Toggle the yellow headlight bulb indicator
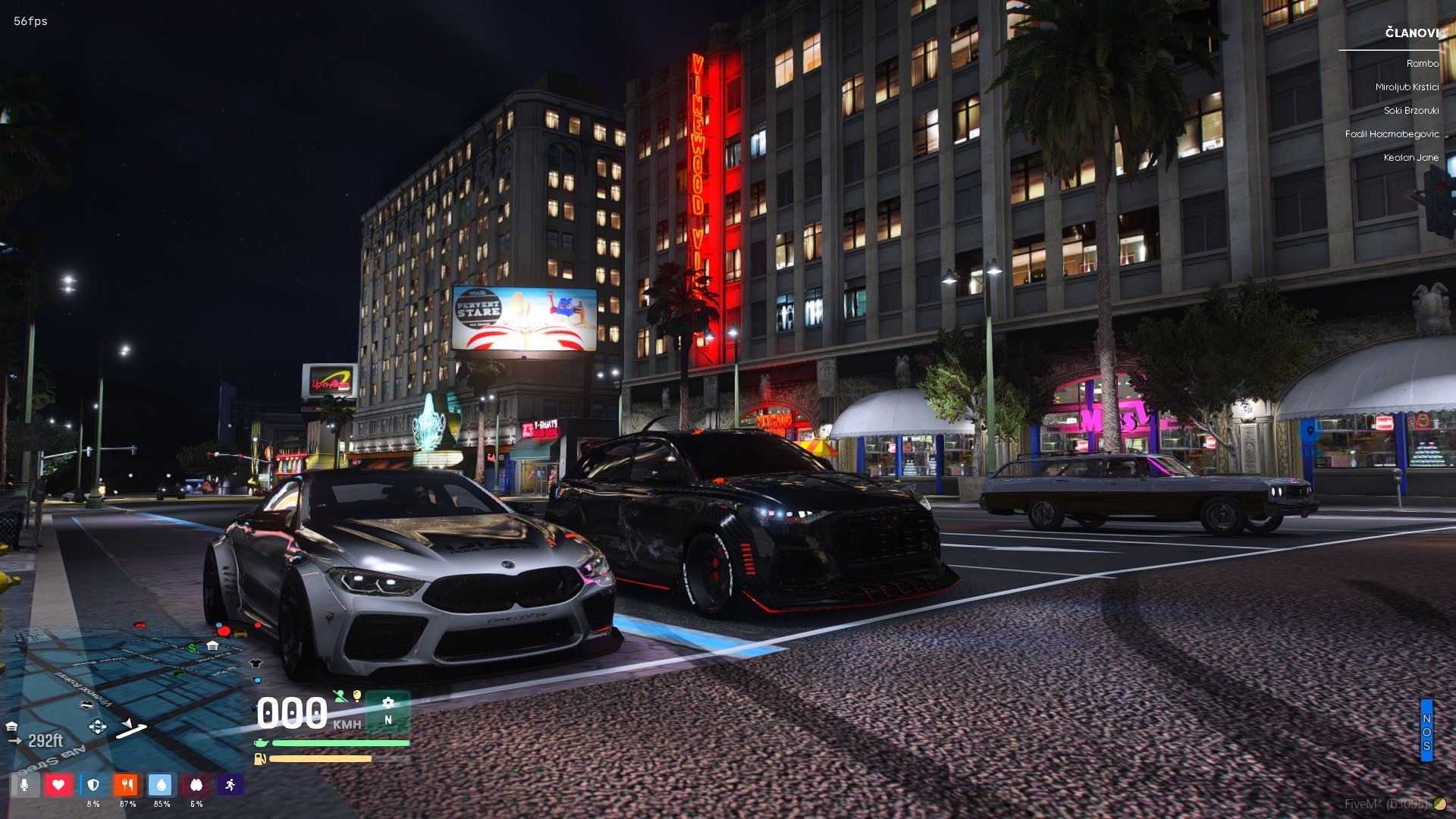The height and width of the screenshot is (819, 1456). pyautogui.click(x=356, y=696)
